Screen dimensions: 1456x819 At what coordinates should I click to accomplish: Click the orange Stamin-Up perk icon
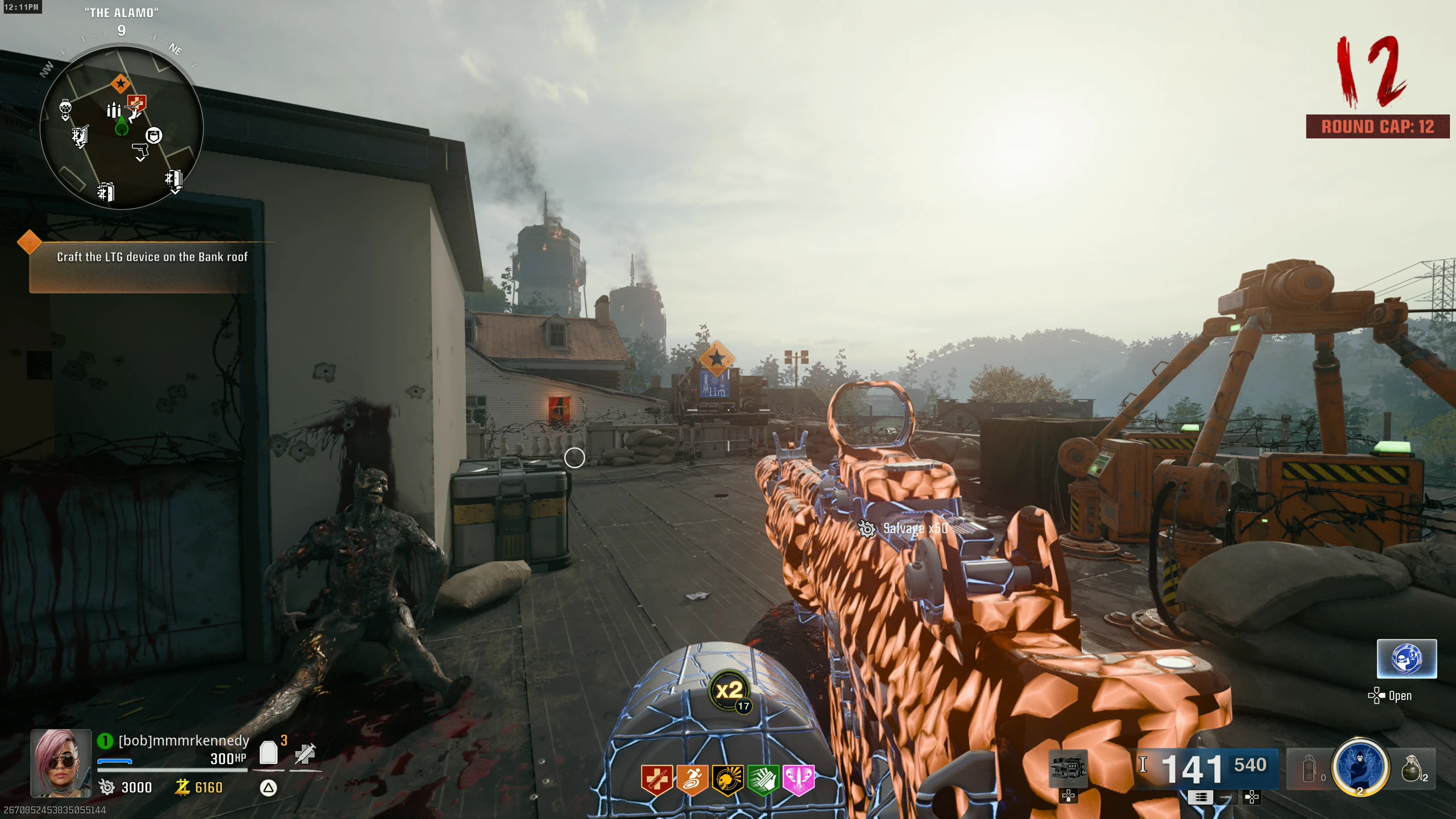pyautogui.click(x=692, y=779)
